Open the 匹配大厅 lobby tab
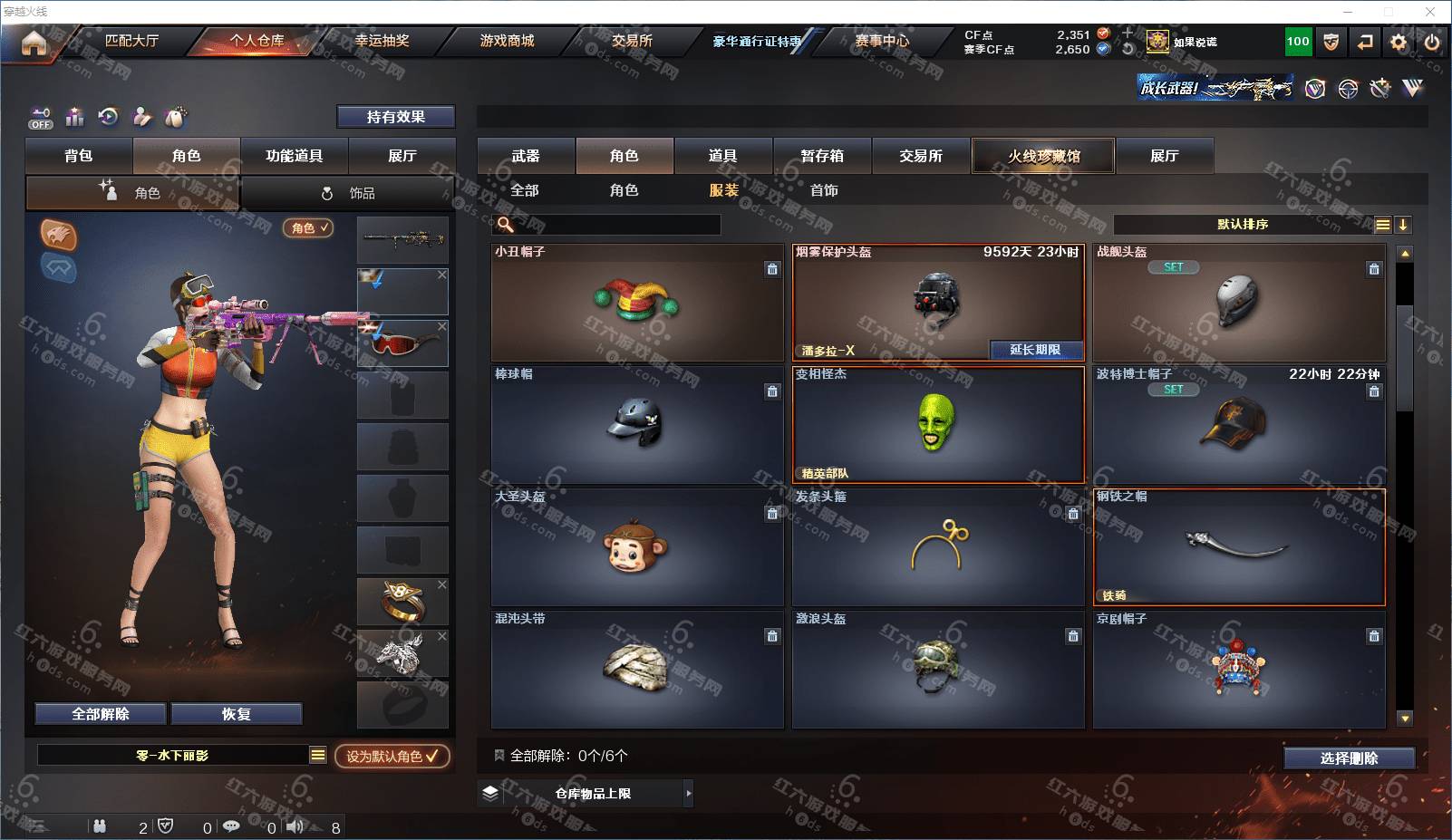The width and height of the screenshot is (1452, 840). click(131, 41)
